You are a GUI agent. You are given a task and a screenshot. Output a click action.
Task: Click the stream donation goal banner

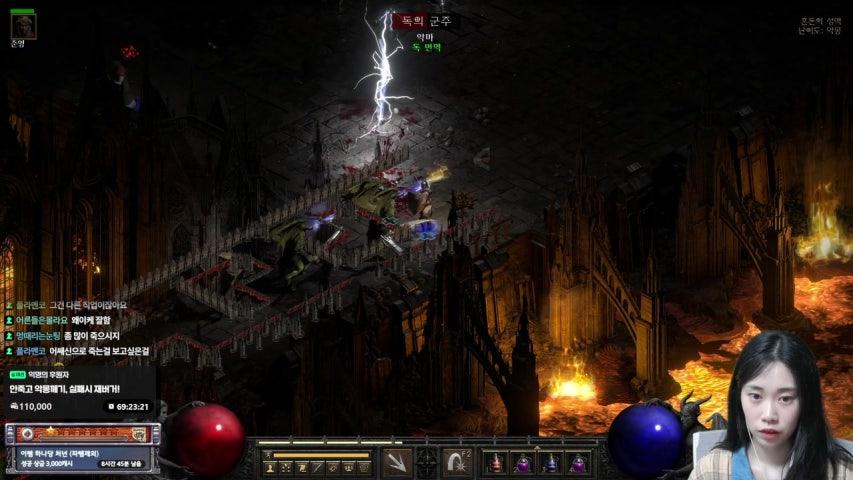tap(80, 388)
